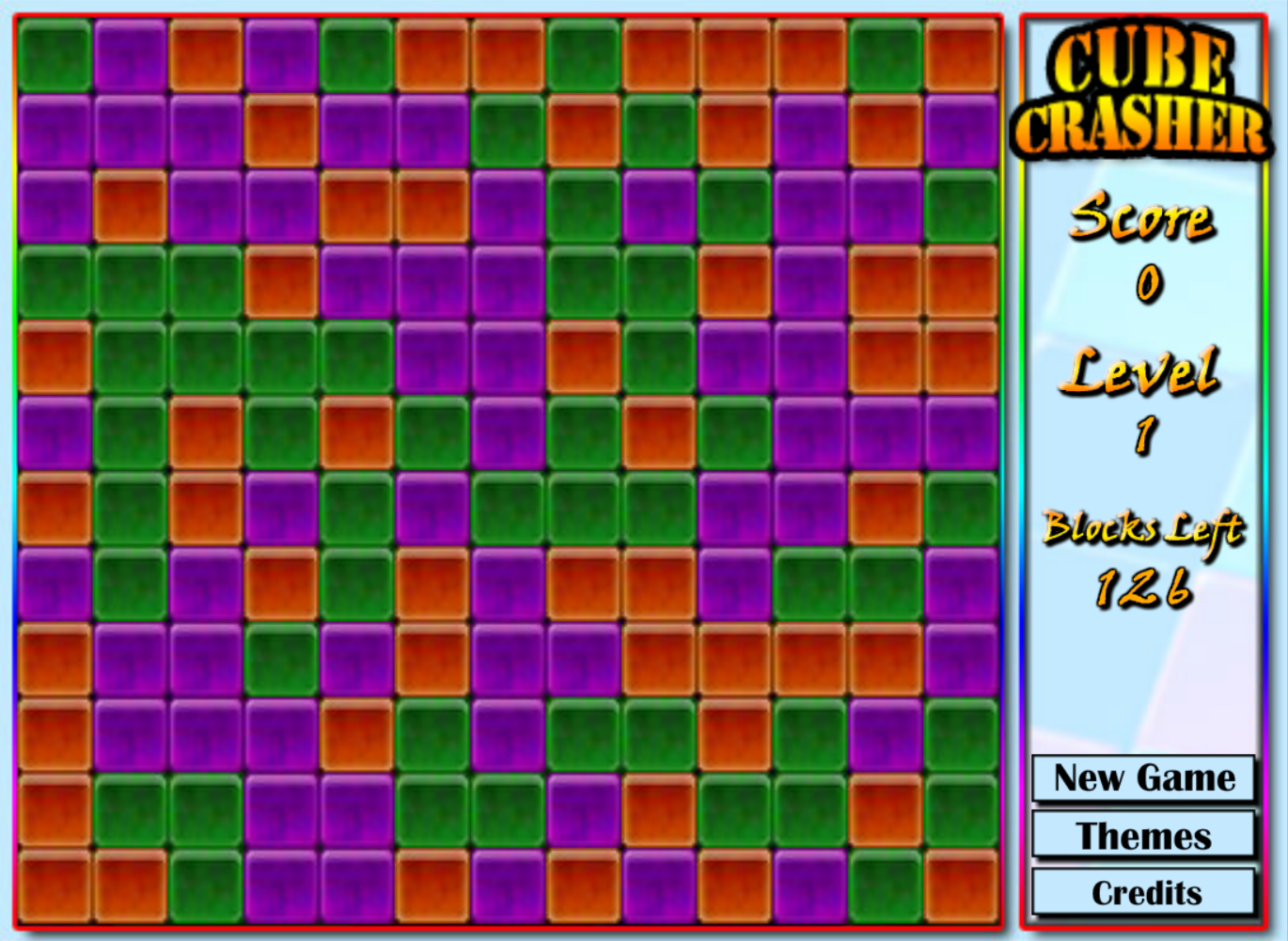
Task: Select the green cube in the top-left corner
Action: (56, 56)
